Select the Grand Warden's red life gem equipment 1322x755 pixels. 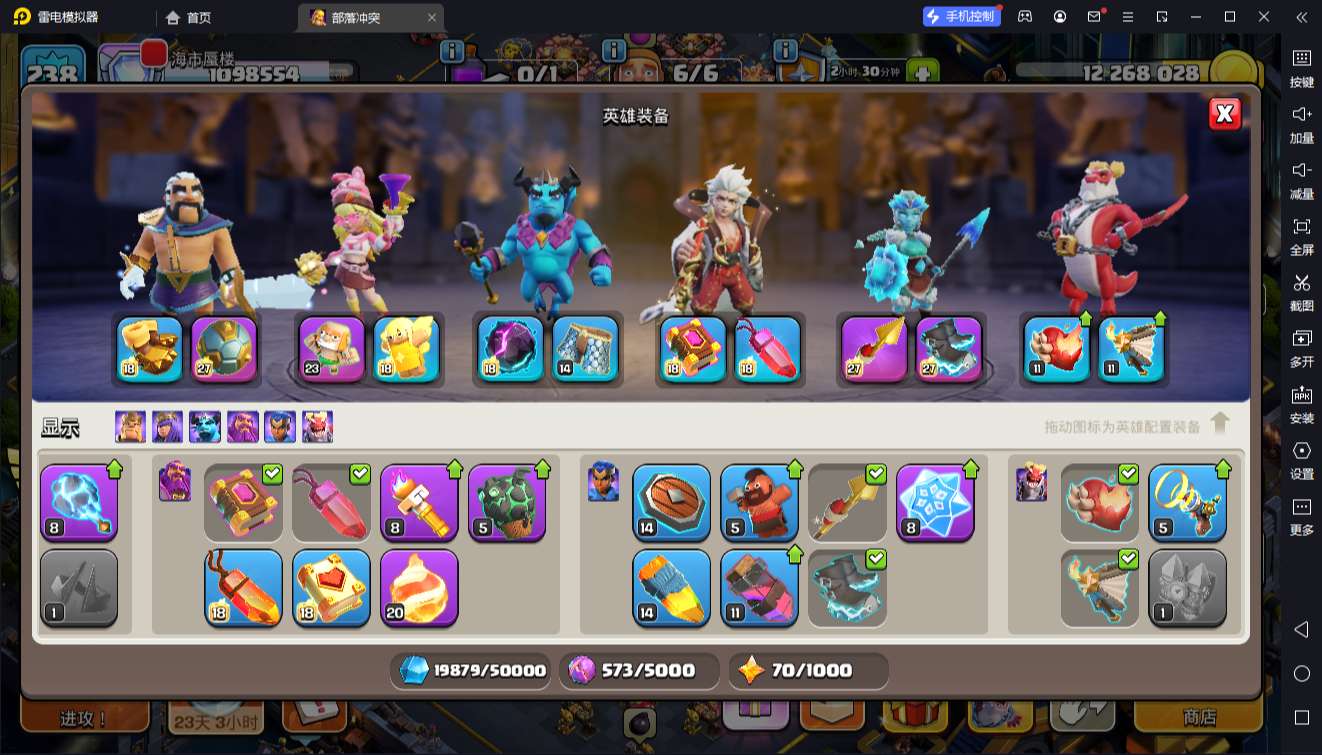tap(768, 349)
